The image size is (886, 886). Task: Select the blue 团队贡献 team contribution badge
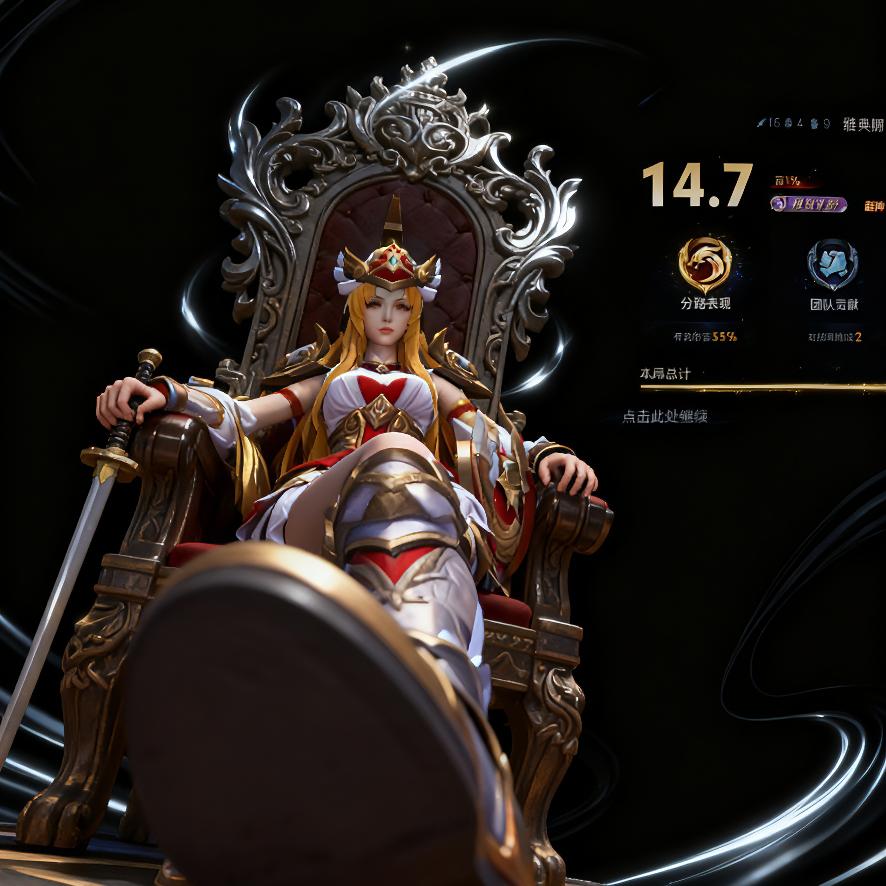[x=833, y=264]
